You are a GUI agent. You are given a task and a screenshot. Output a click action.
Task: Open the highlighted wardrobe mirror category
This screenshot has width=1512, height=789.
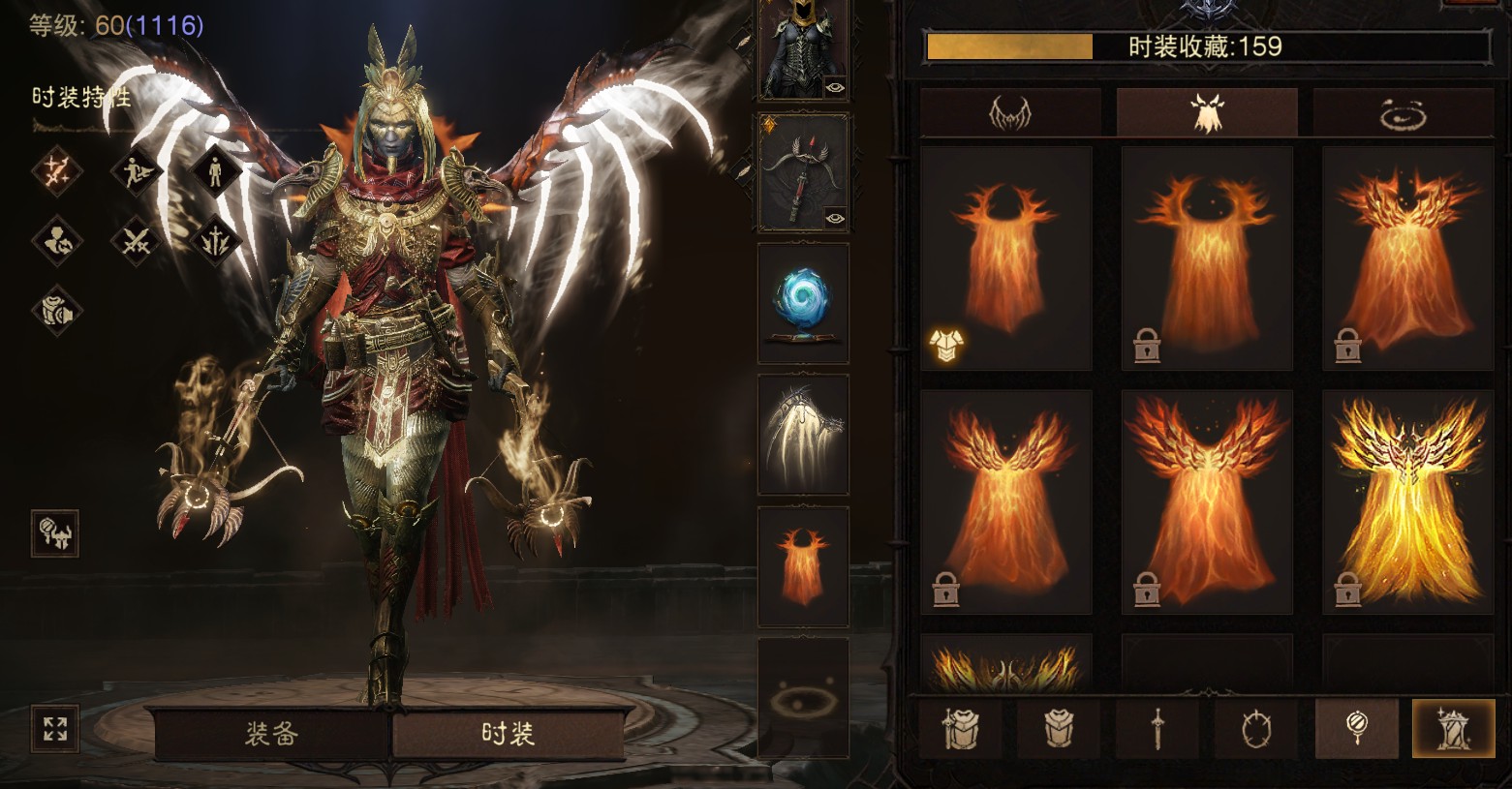1453,728
